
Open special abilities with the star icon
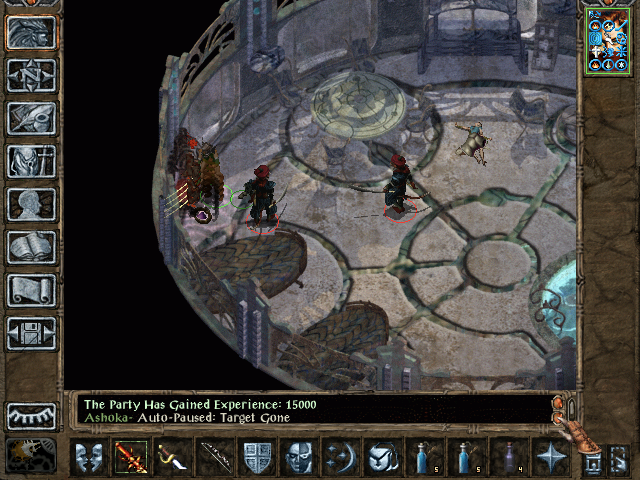pos(551,459)
